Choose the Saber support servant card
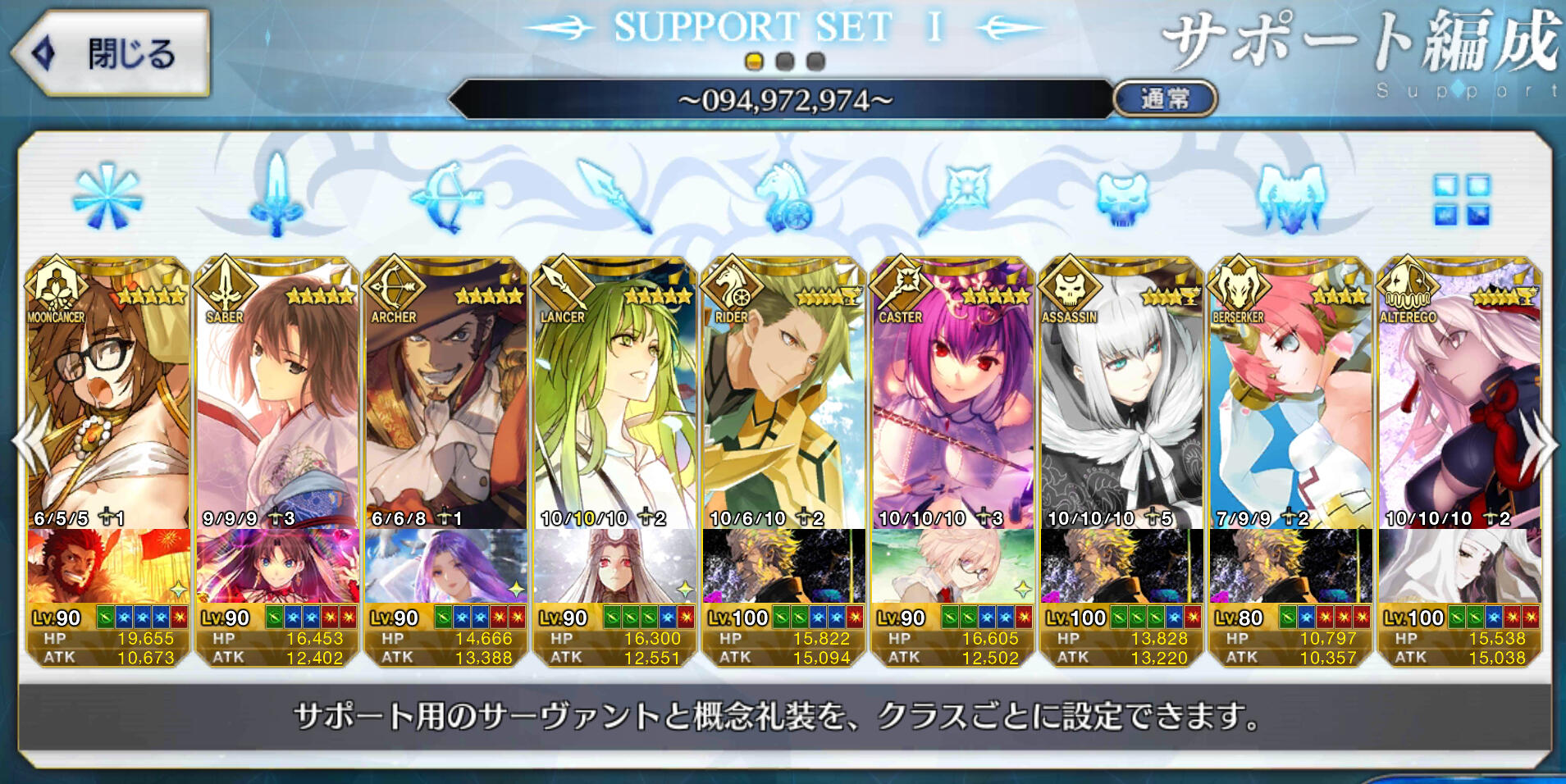1566x784 pixels. [277, 394]
